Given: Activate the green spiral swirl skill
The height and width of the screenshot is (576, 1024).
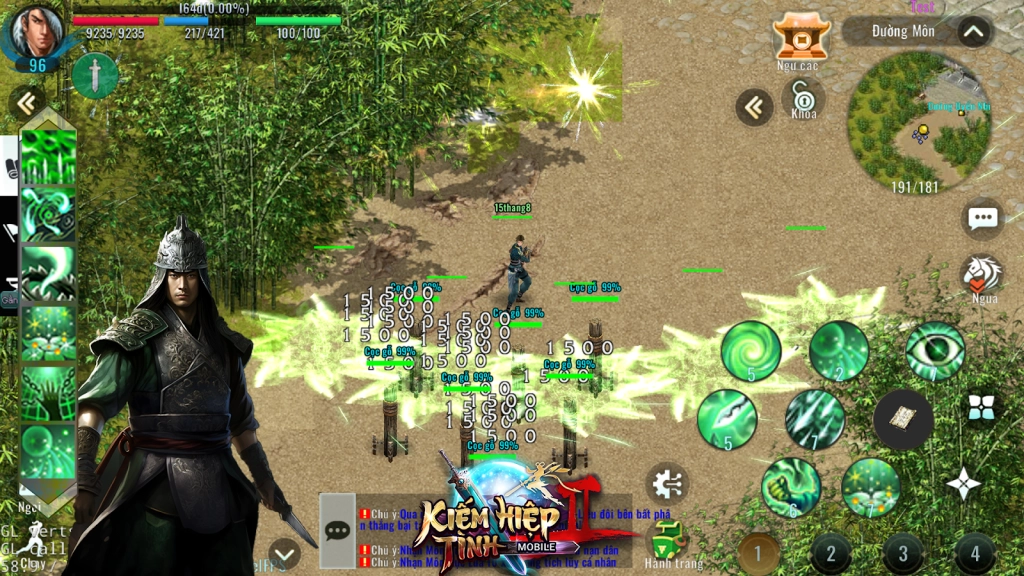Looking at the screenshot, I should 751,351.
